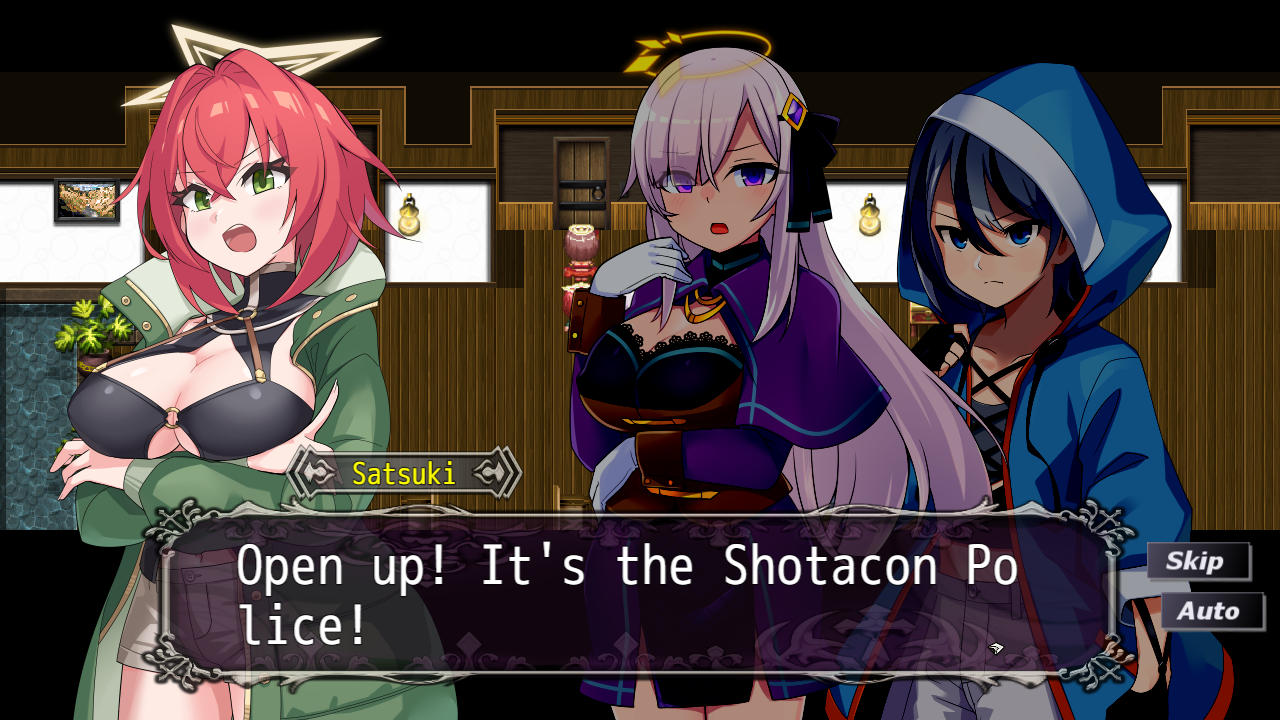The height and width of the screenshot is (720, 1280).
Task: Enable Auto dialogue advance
Action: [x=1210, y=611]
